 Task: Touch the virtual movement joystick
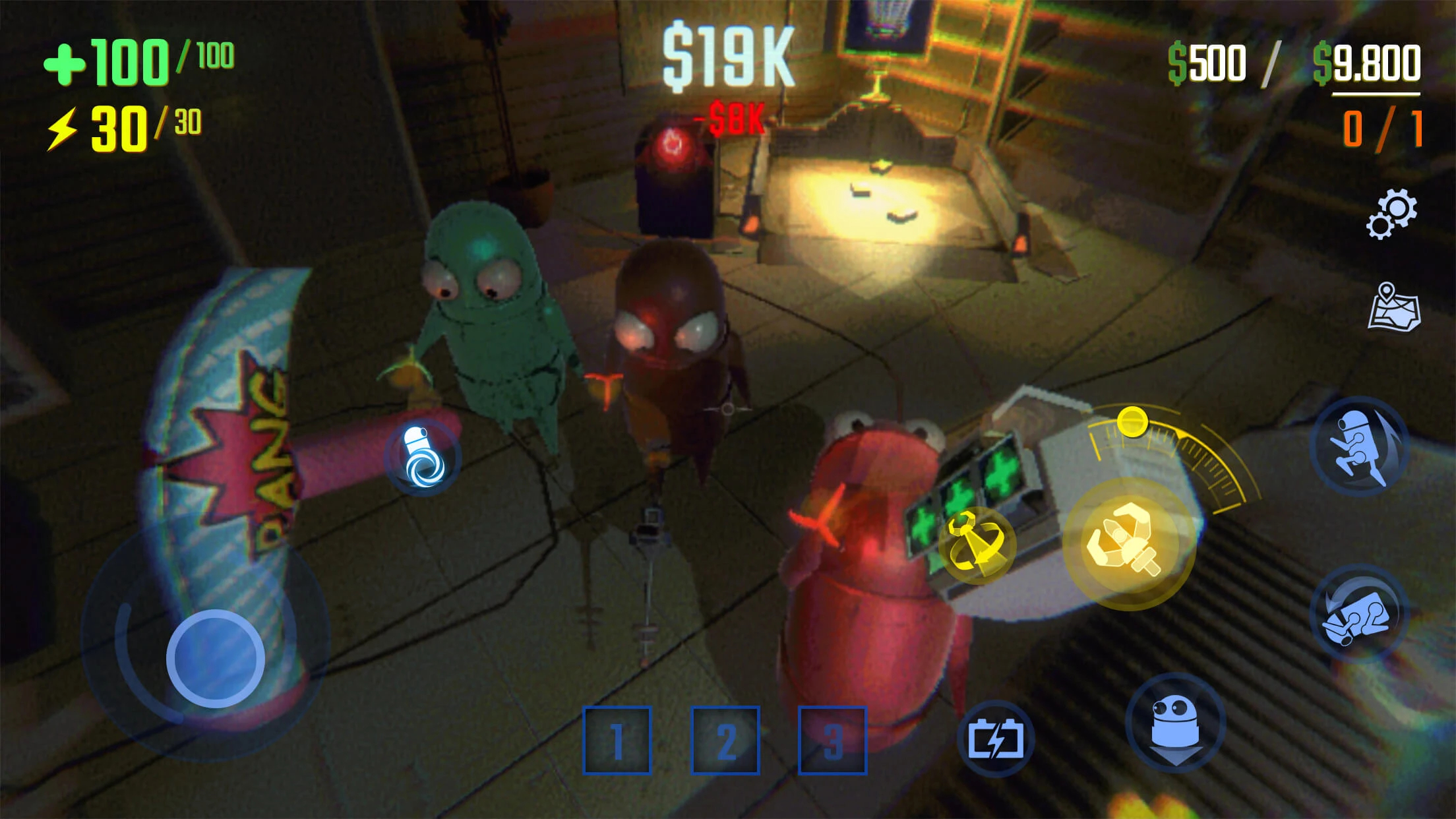(x=215, y=659)
